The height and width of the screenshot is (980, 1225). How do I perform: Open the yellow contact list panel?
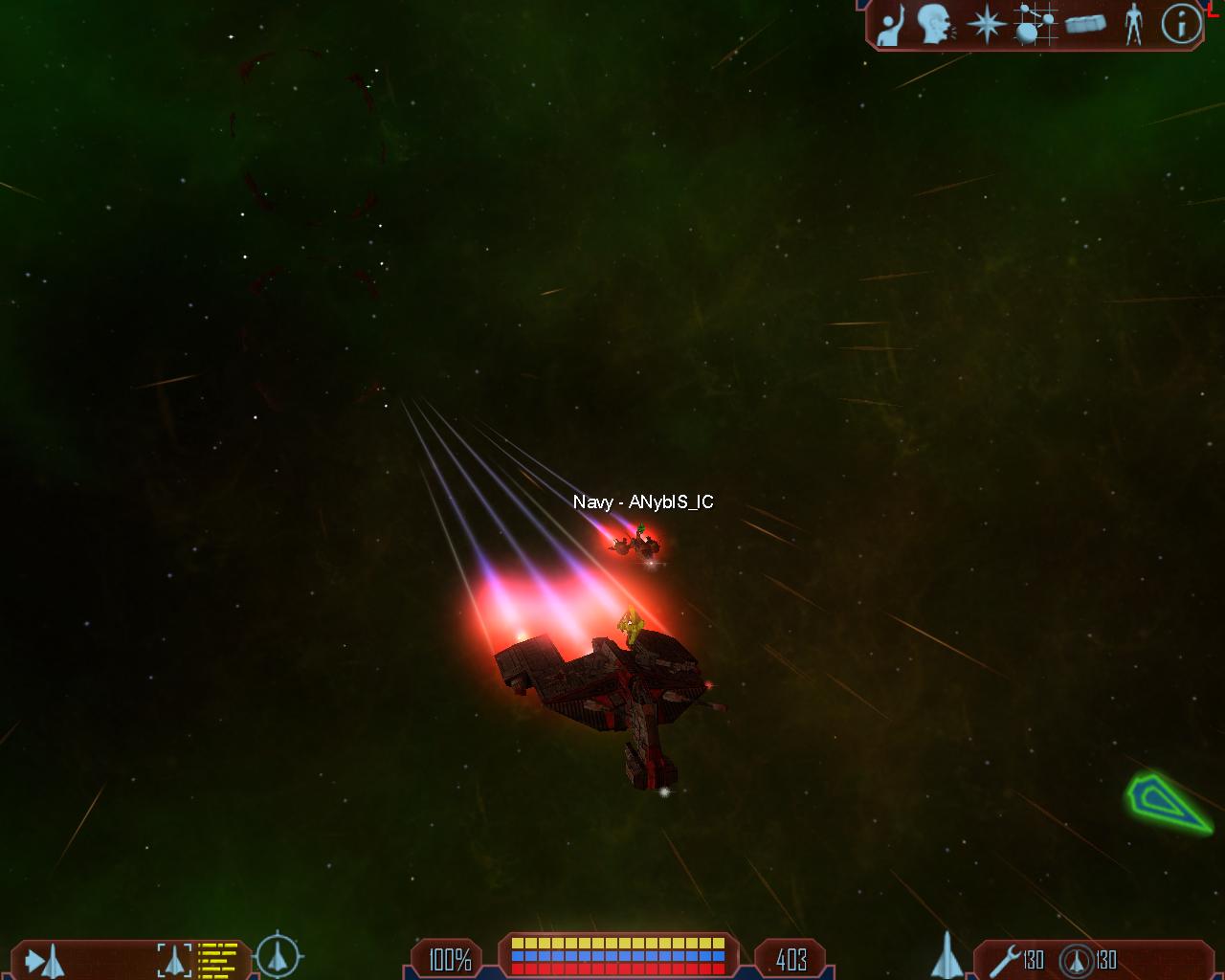[x=218, y=960]
